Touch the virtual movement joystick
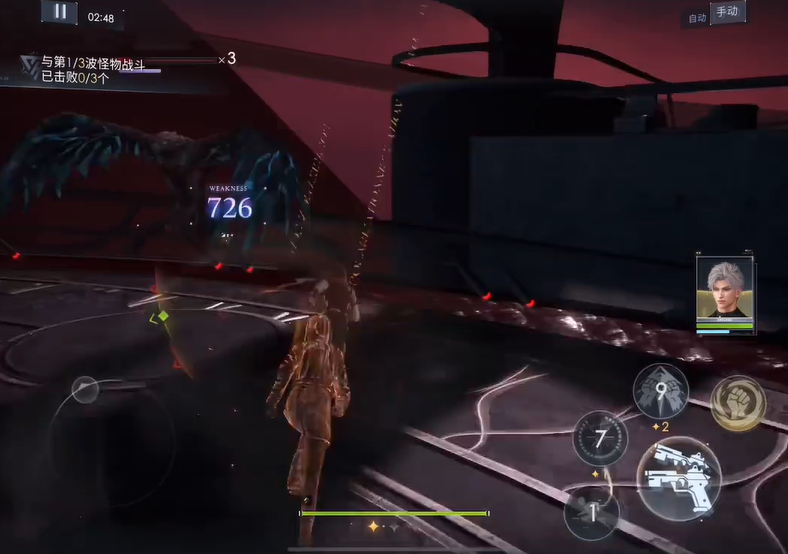The image size is (788, 554). 85,389
